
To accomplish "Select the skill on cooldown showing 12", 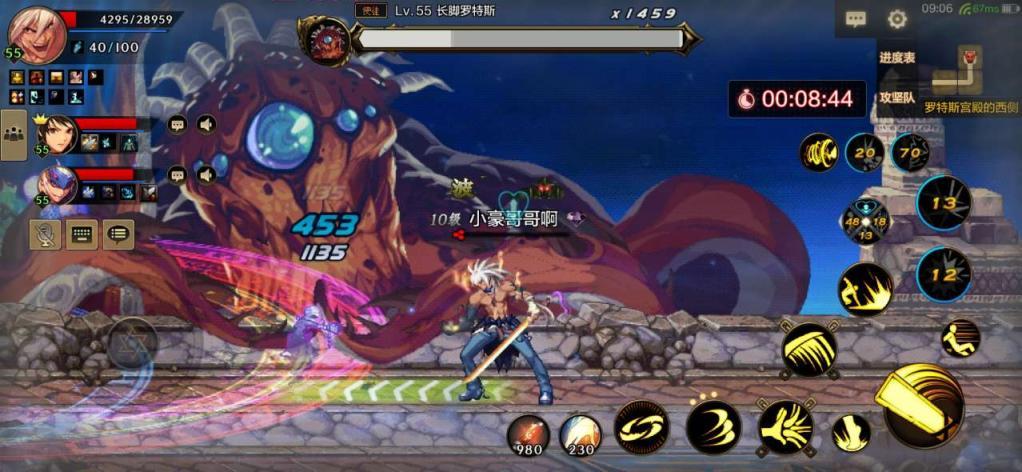I will click(x=943, y=274).
